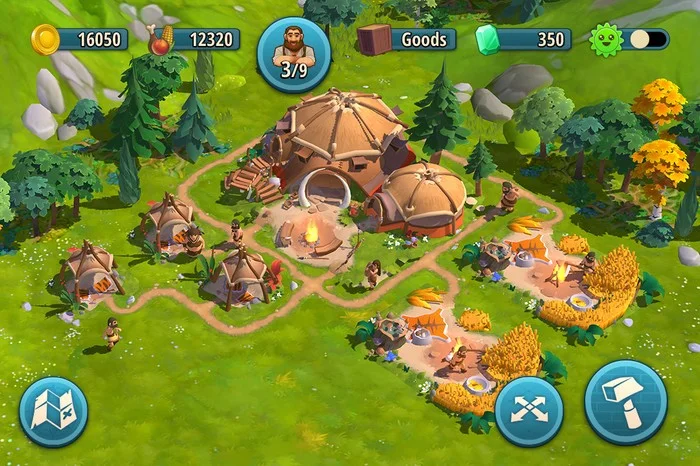Tap the green gem currency counter
The image size is (700, 466).
pos(523,40)
